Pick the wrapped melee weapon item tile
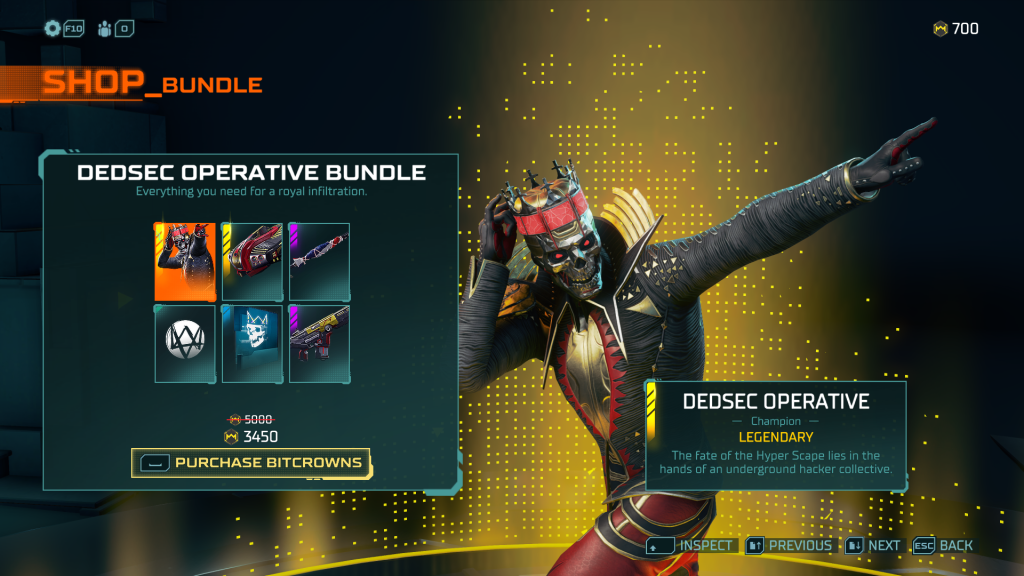The image size is (1024, 576). pyautogui.click(x=319, y=262)
